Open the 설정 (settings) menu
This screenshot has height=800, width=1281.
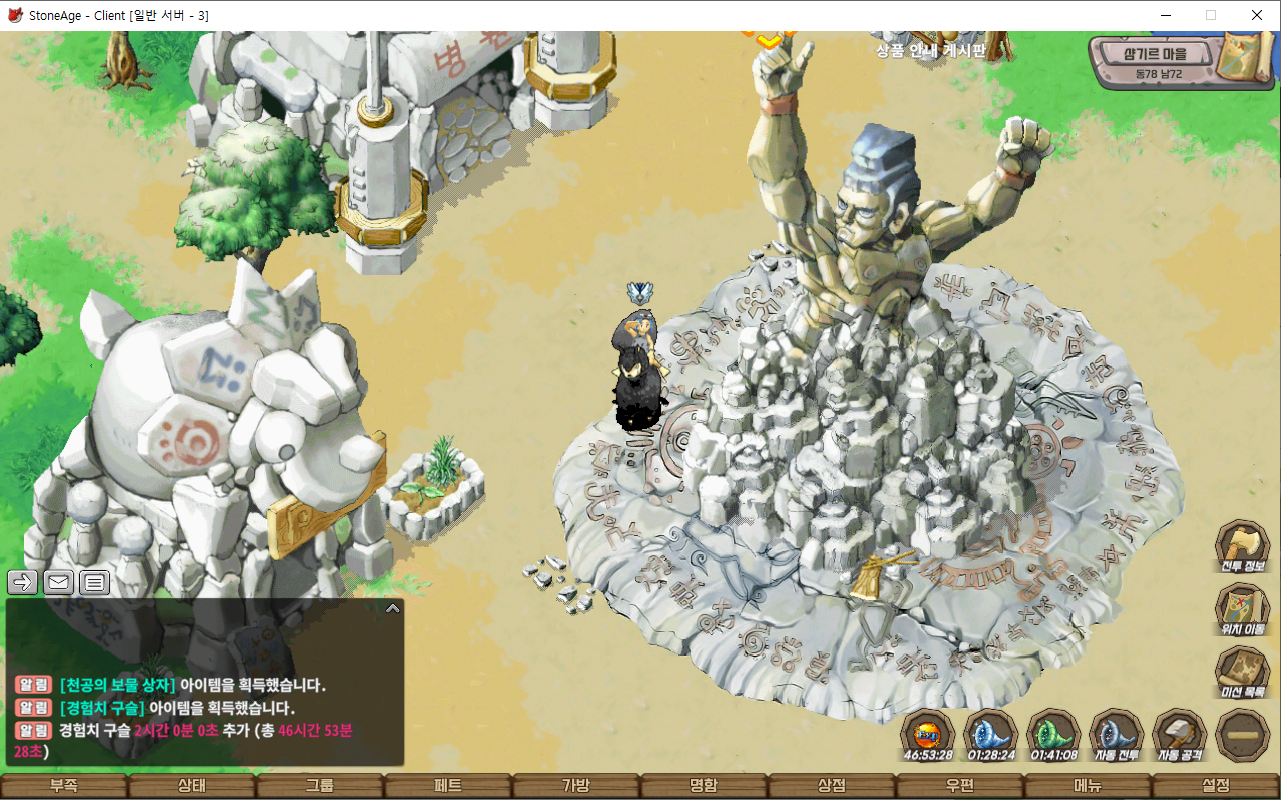[x=1216, y=786]
